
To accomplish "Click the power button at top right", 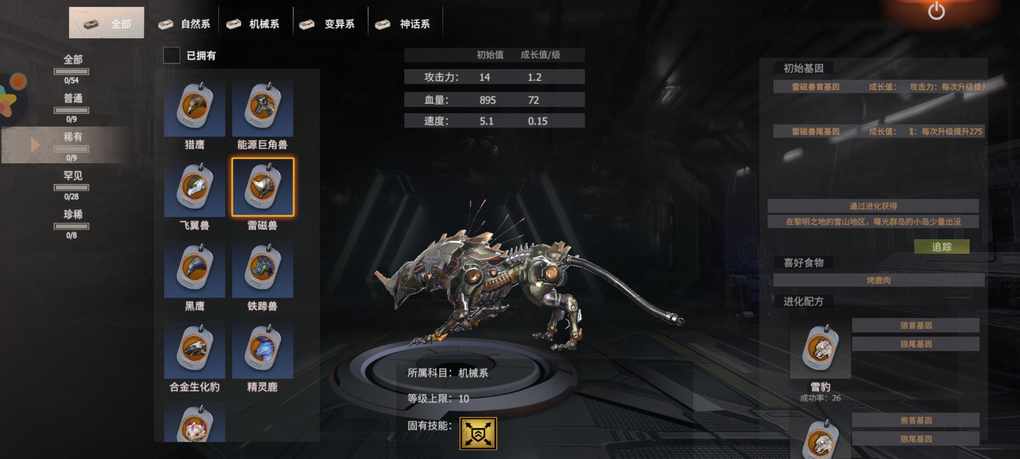I will [x=936, y=12].
